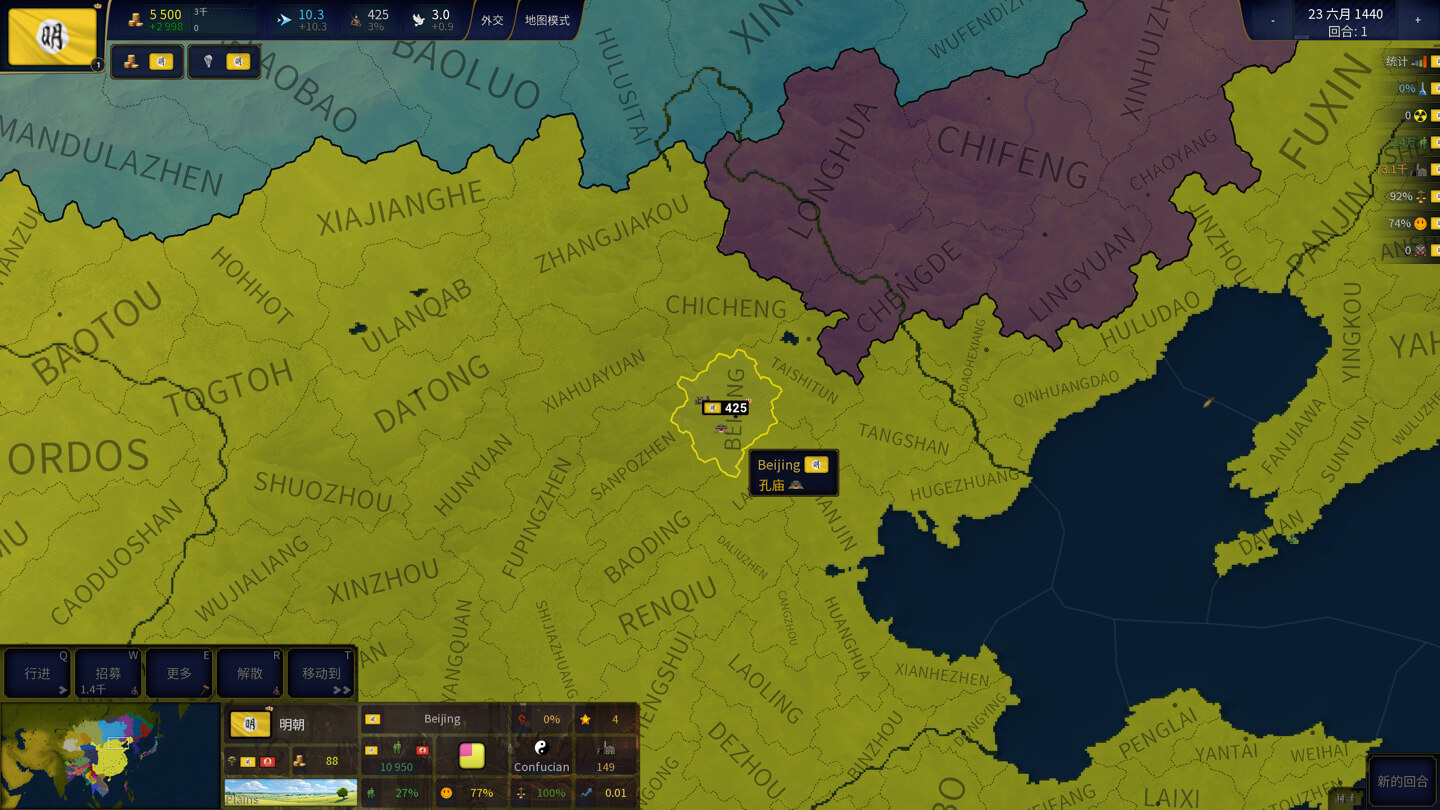Click the pink-yellow color square in Beijing's panel
Screen dimensions: 1440x810
471,757
